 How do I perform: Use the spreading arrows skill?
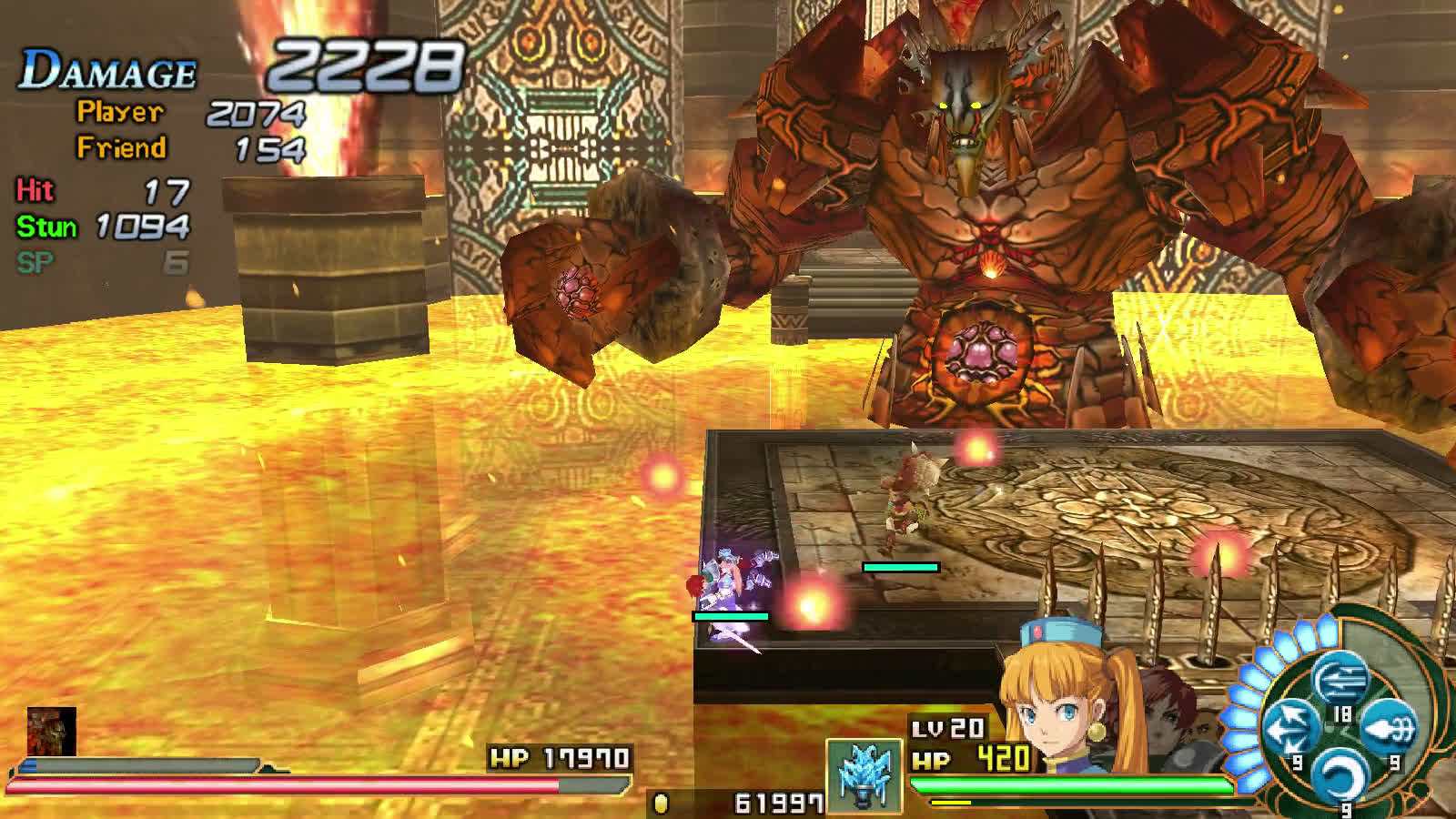(1290, 727)
